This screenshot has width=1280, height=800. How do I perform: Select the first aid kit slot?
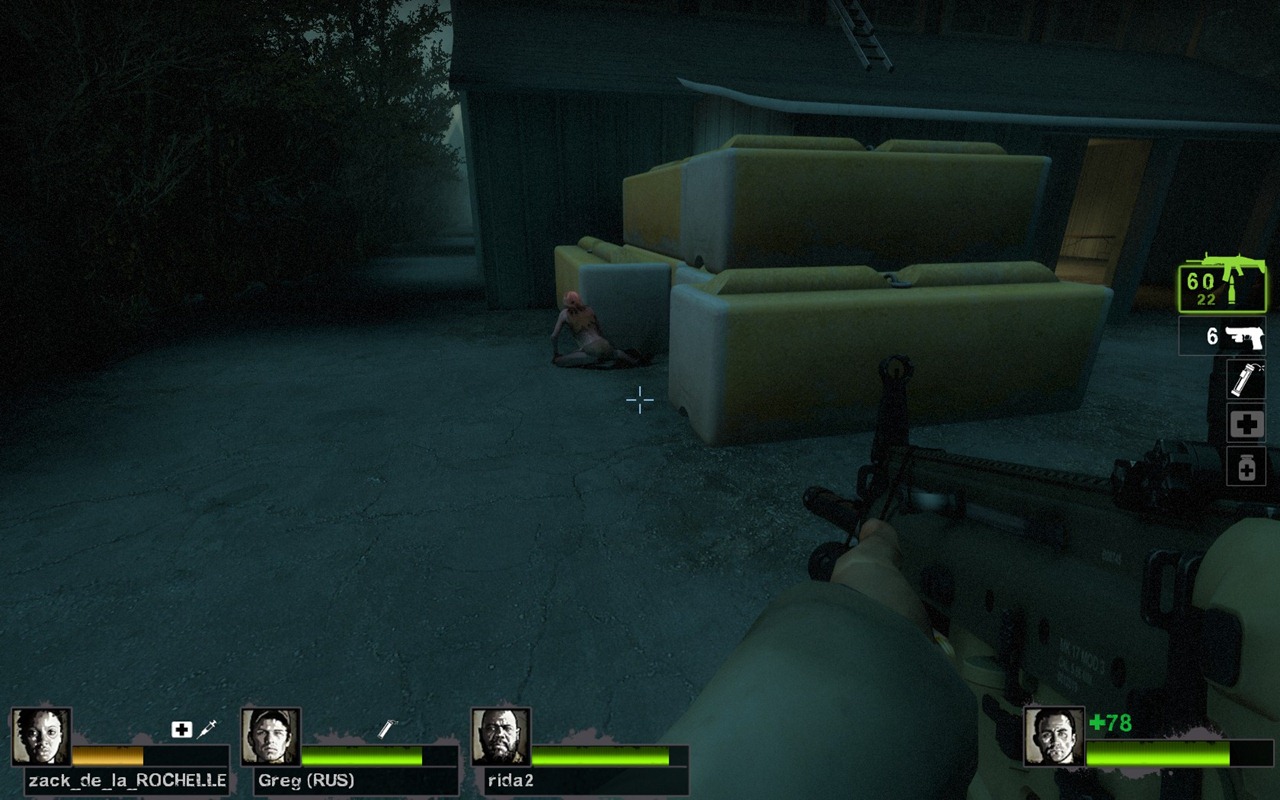click(x=1246, y=424)
